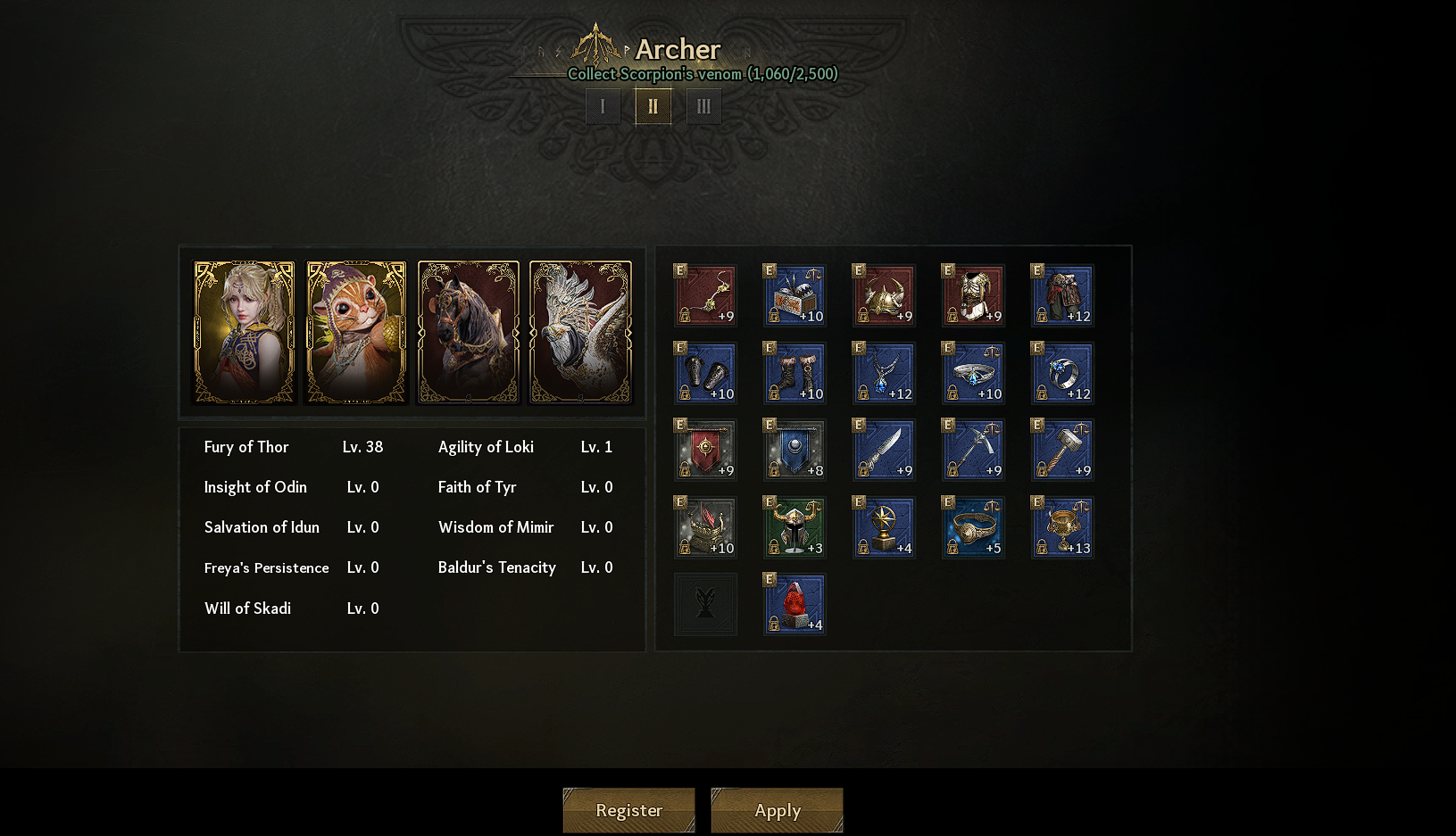Pick the dark horse mount card

pyautogui.click(x=468, y=332)
